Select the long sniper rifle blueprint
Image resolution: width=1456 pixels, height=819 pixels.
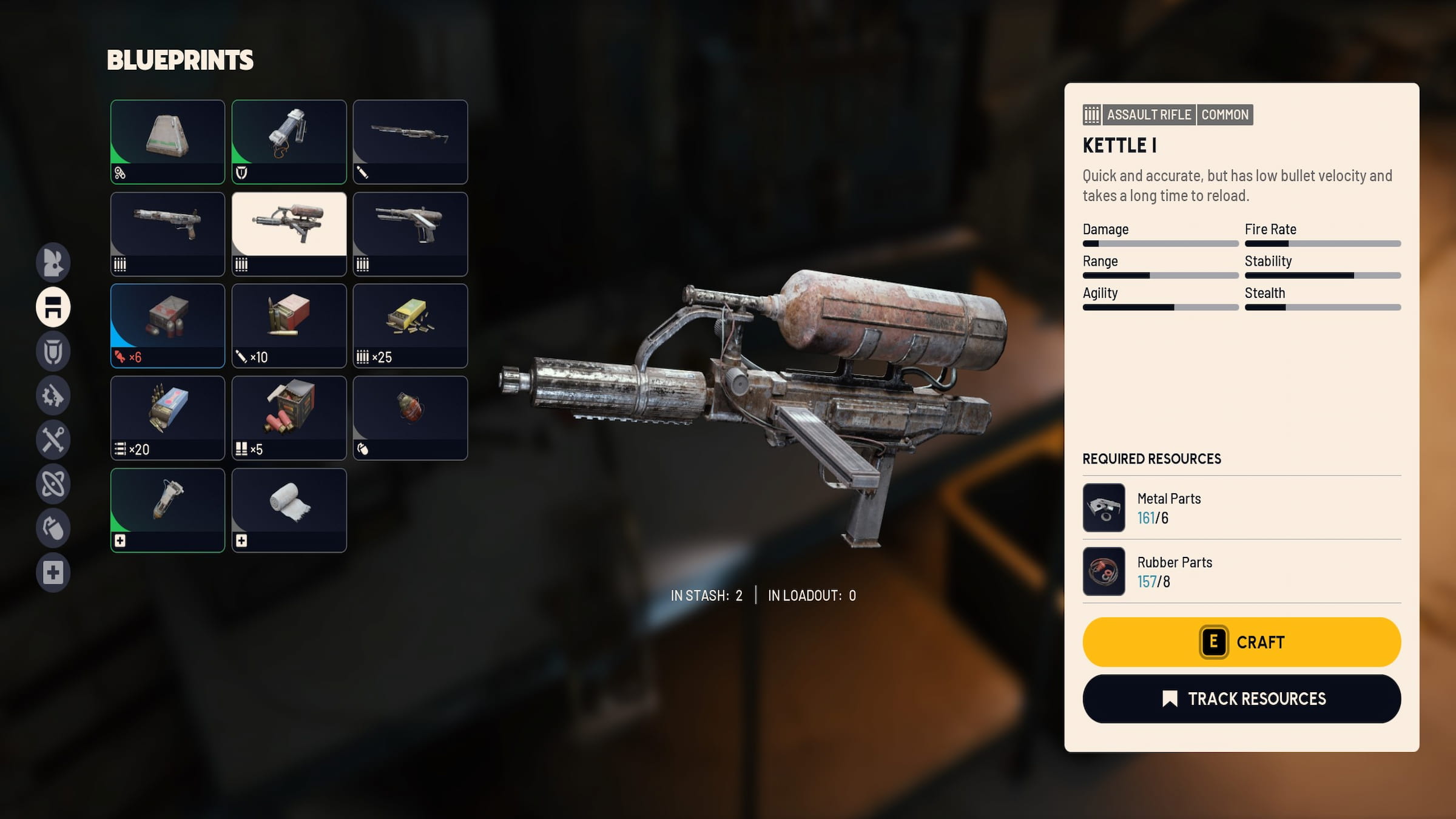point(410,141)
